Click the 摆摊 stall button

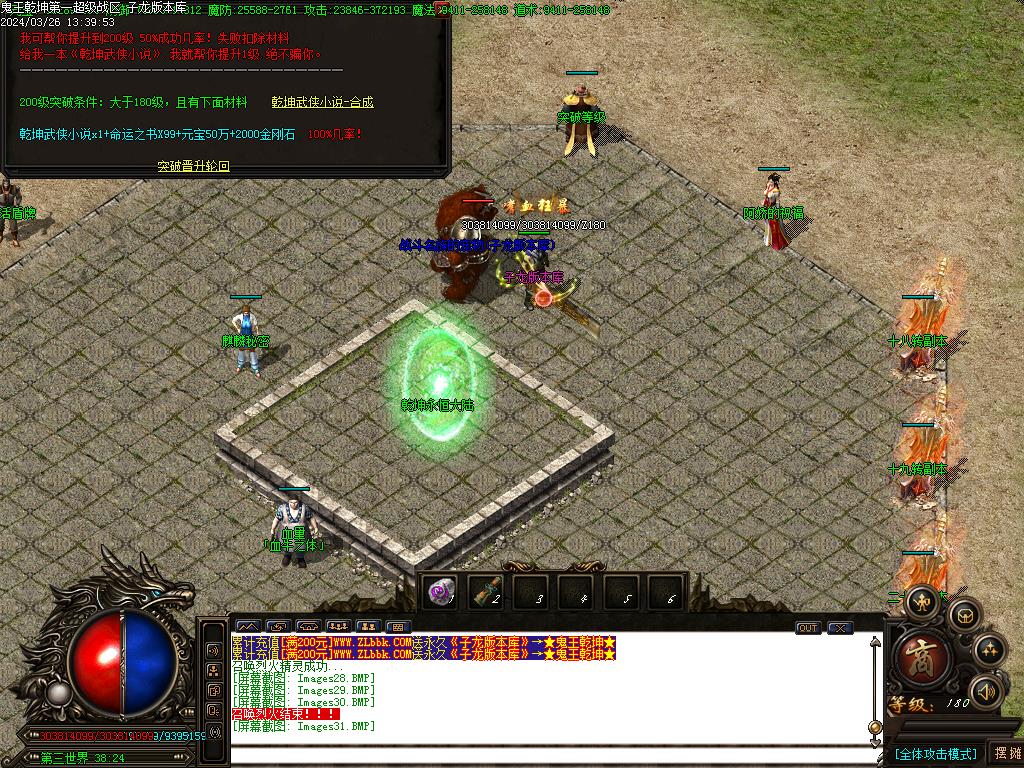pos(1006,753)
